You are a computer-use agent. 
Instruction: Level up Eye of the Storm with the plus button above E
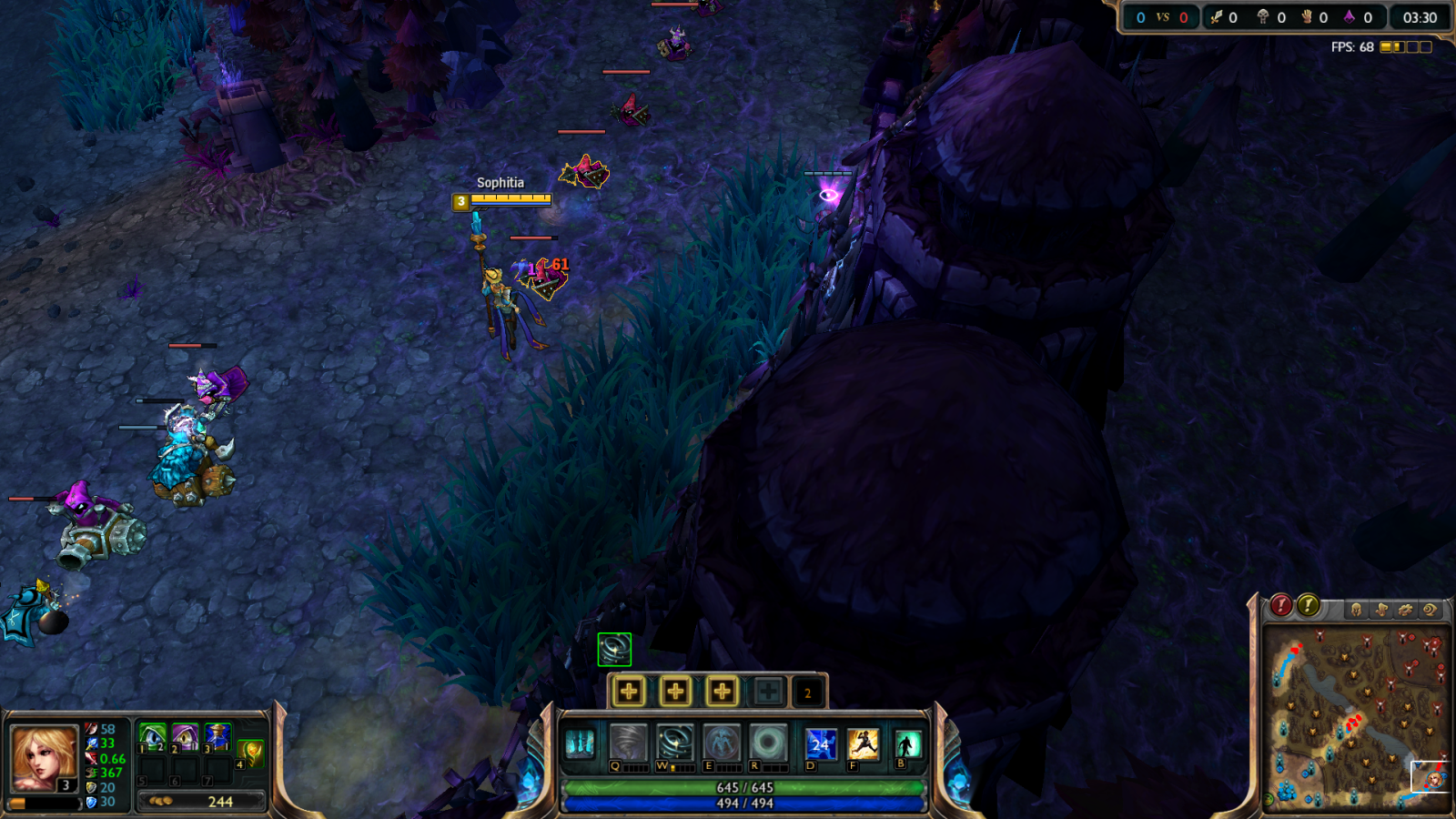click(722, 692)
